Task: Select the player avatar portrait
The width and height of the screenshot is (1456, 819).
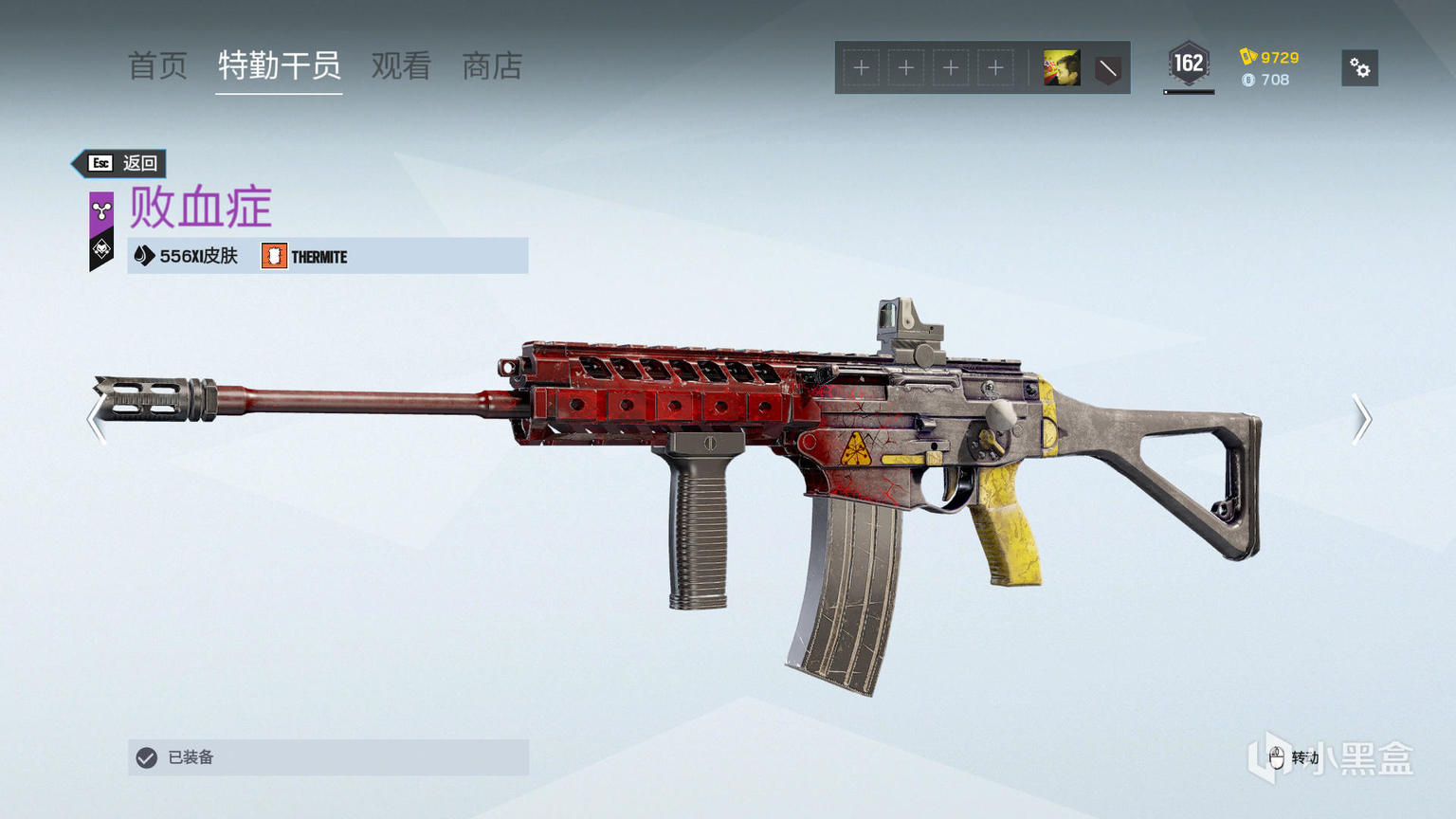Action: (x=1061, y=68)
